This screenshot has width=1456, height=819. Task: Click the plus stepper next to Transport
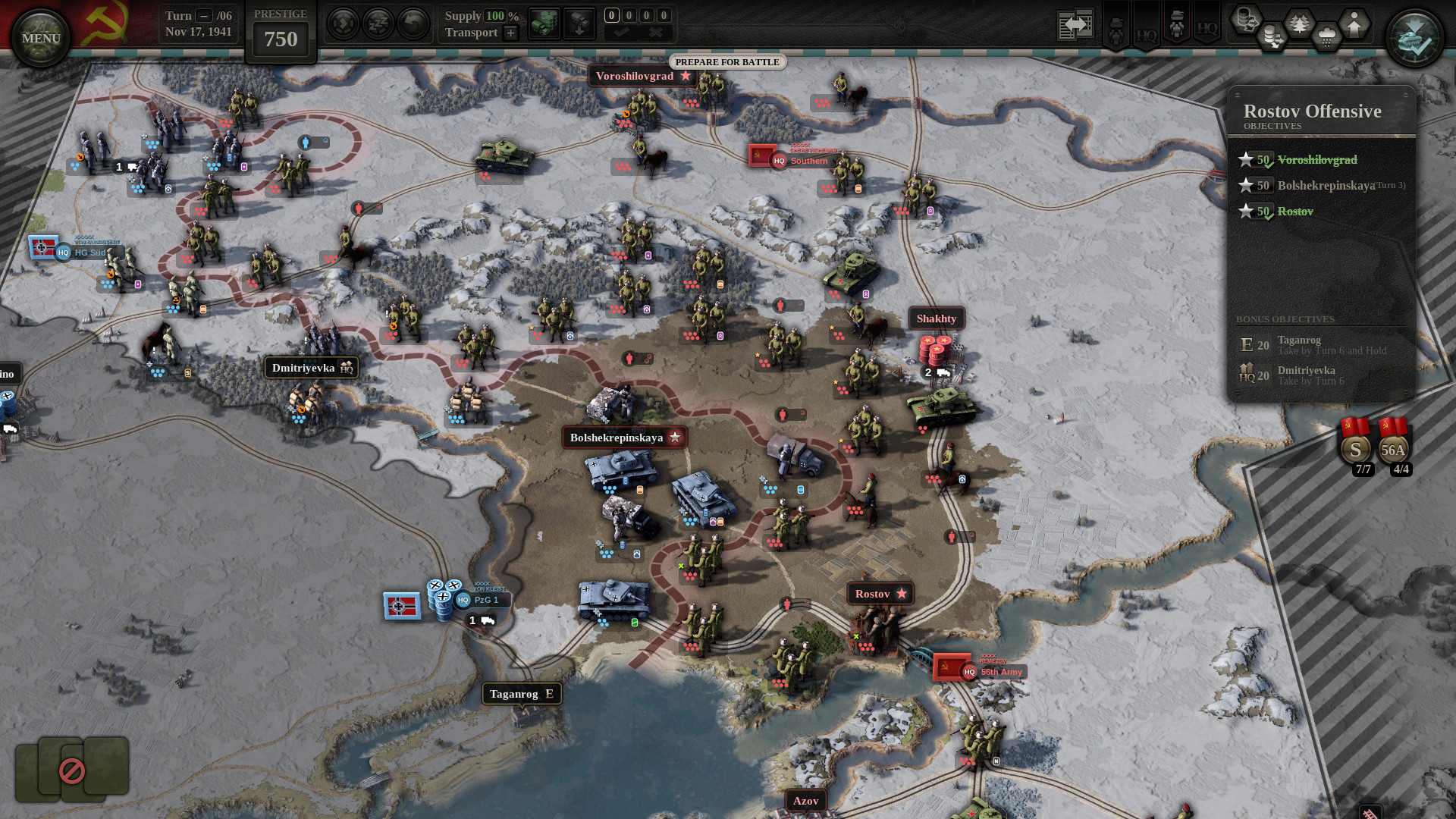(x=511, y=33)
